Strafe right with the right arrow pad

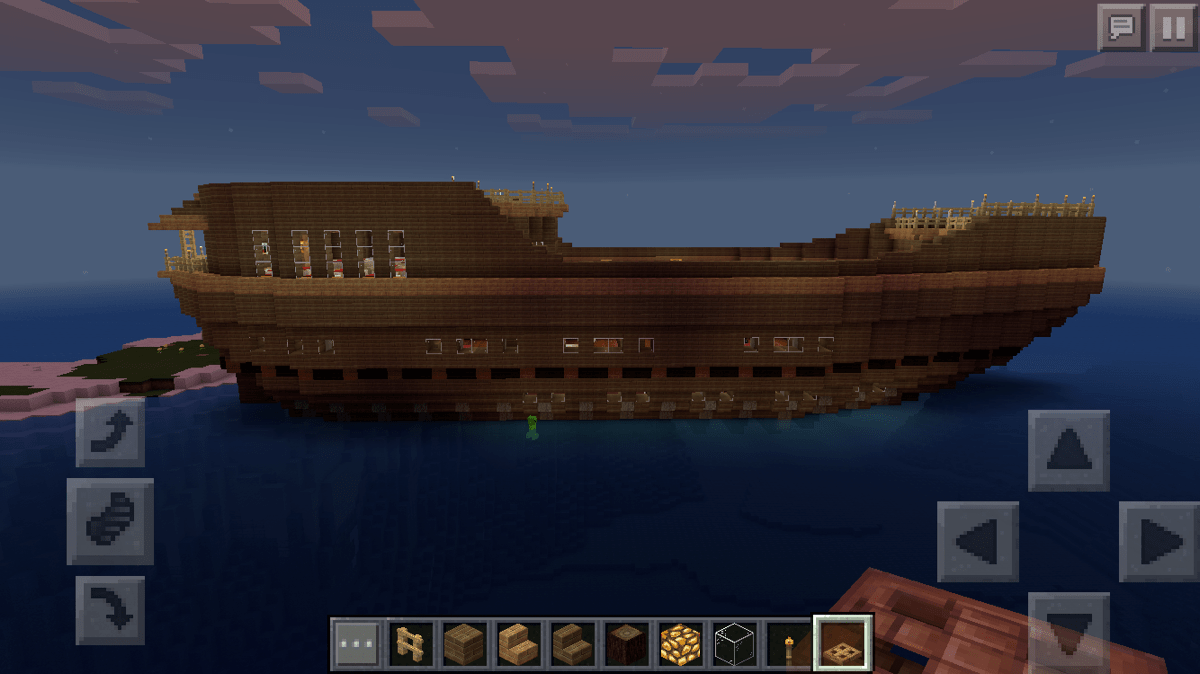point(1158,541)
